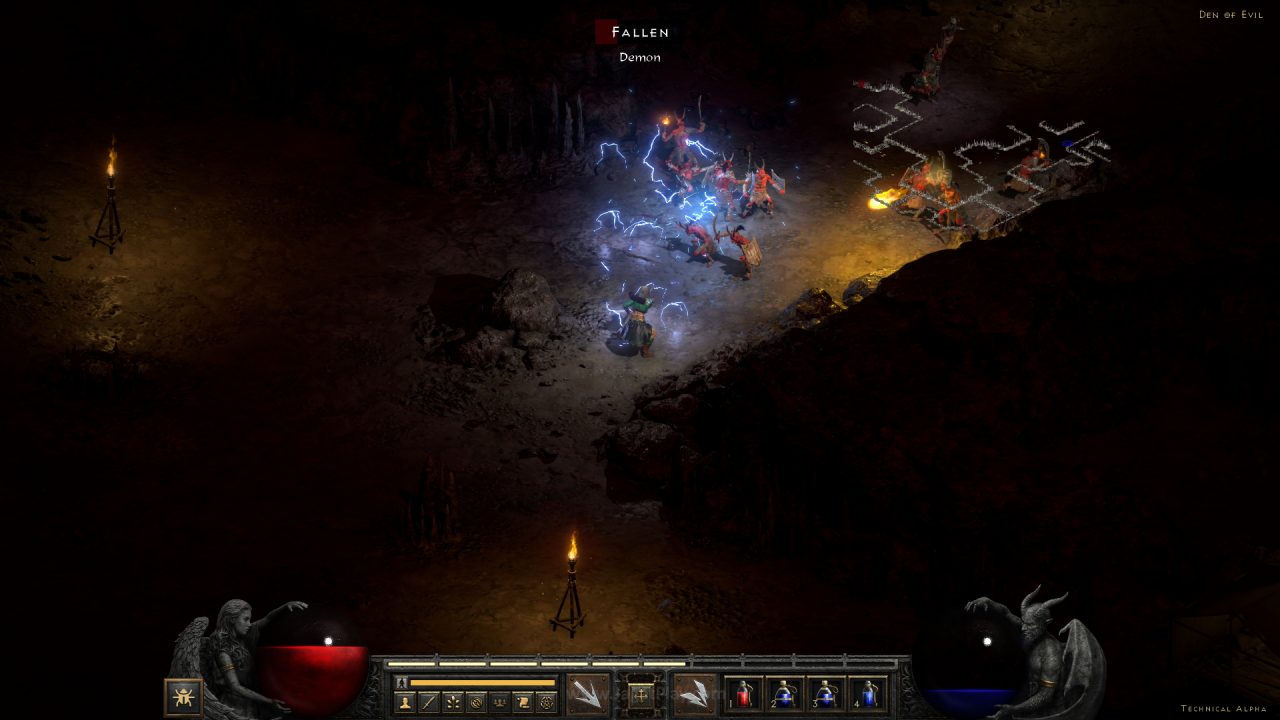1280x720 pixels.
Task: Click the circular swirl mini-menu button
Action: [476, 702]
